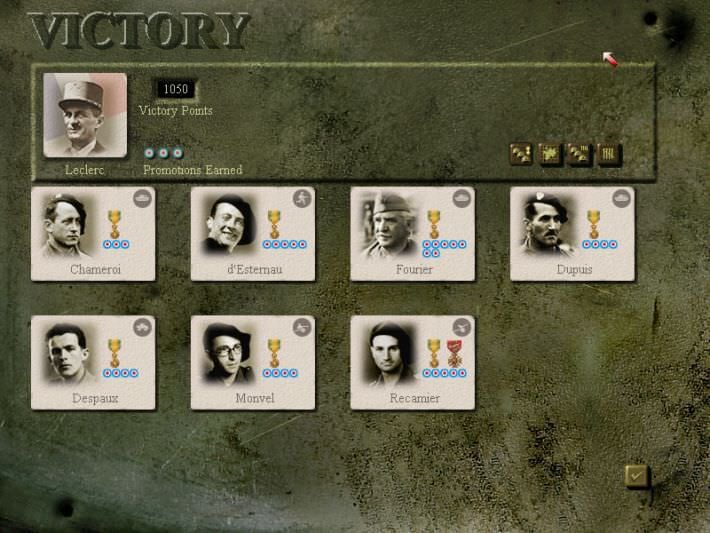
Task: Click the three-helmets icon button
Action: (521, 154)
